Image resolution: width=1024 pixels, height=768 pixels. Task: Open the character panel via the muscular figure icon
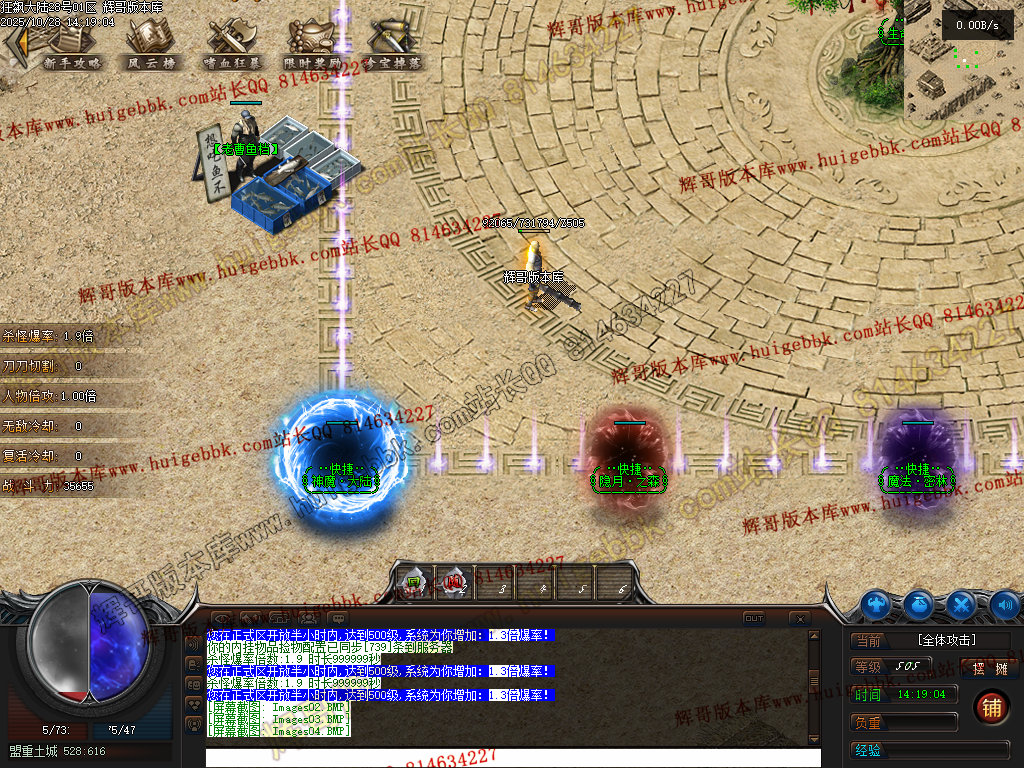pos(877,605)
